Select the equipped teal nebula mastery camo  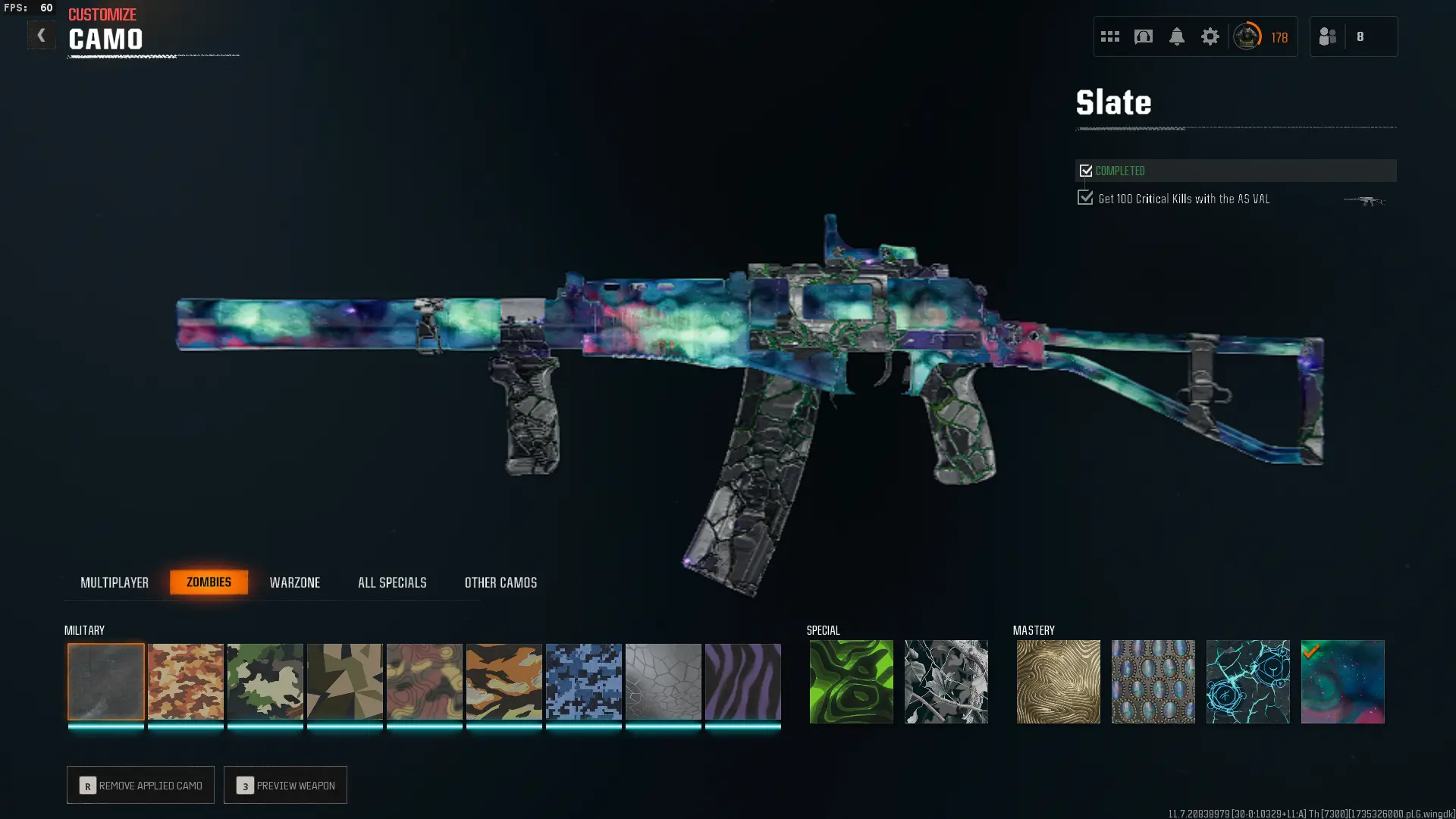[x=1343, y=681]
